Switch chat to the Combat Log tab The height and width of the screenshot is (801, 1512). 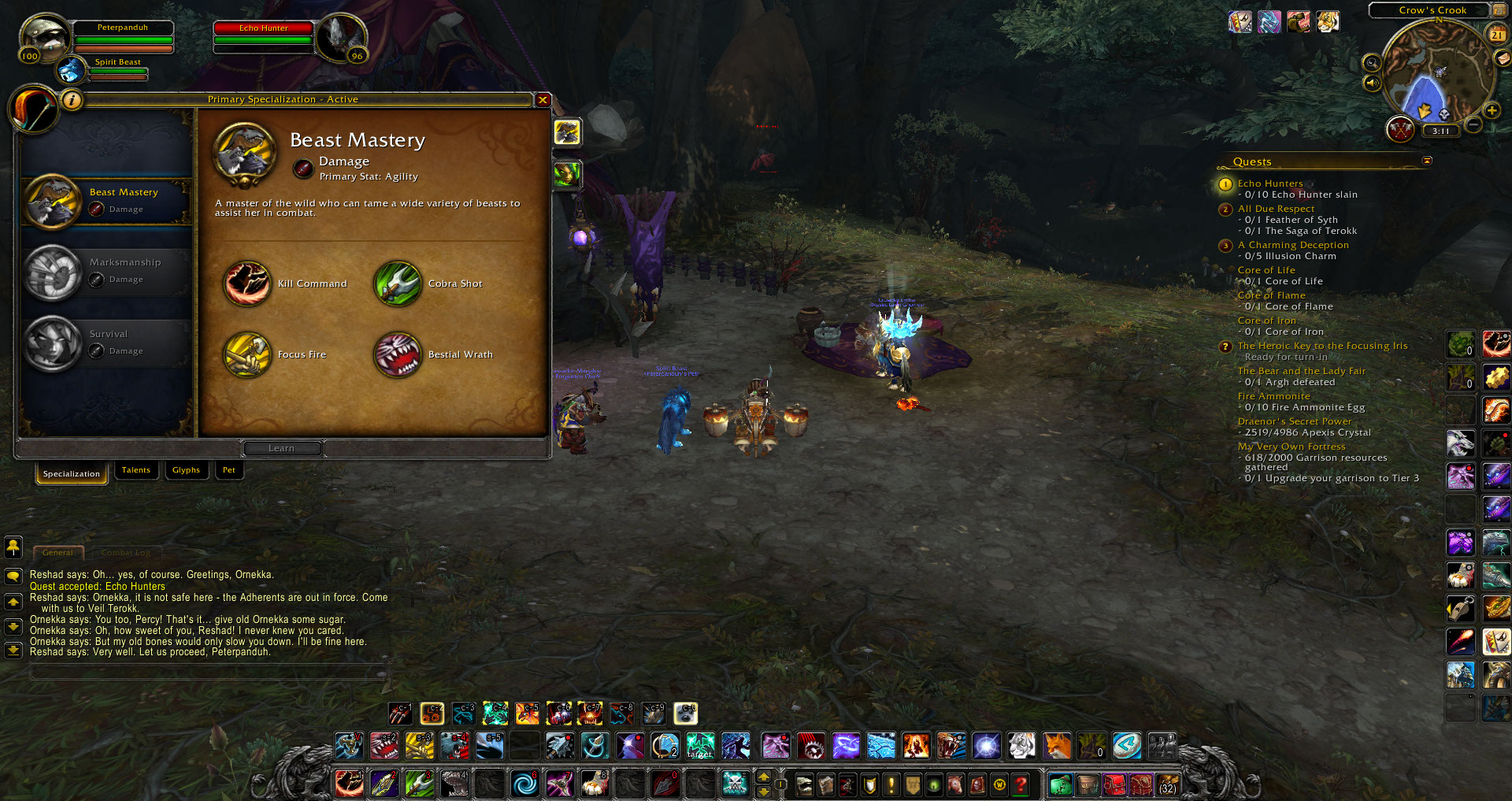(x=125, y=553)
